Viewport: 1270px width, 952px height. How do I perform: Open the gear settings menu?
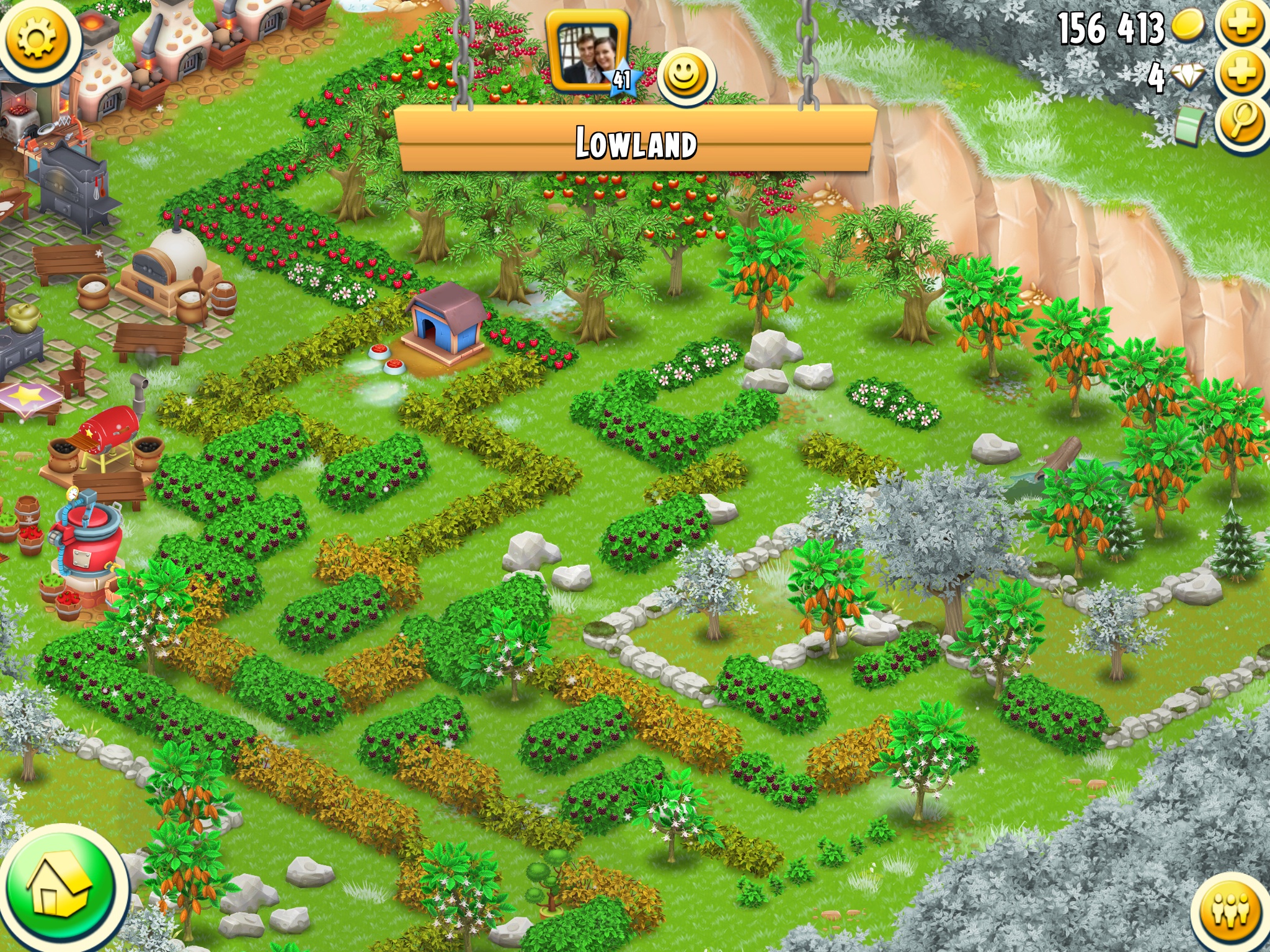(37, 38)
